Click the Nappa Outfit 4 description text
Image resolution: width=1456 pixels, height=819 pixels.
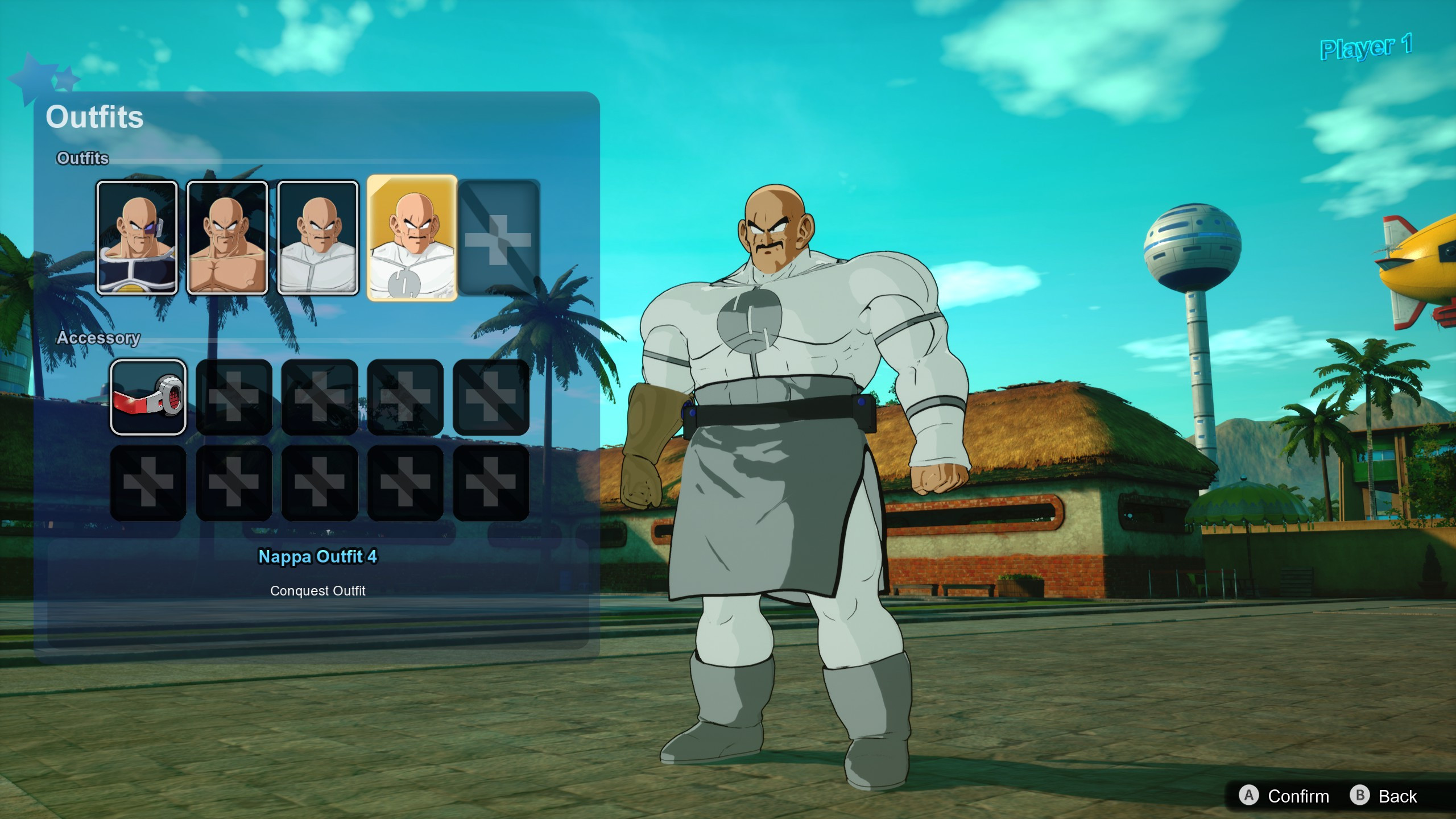[x=318, y=557]
